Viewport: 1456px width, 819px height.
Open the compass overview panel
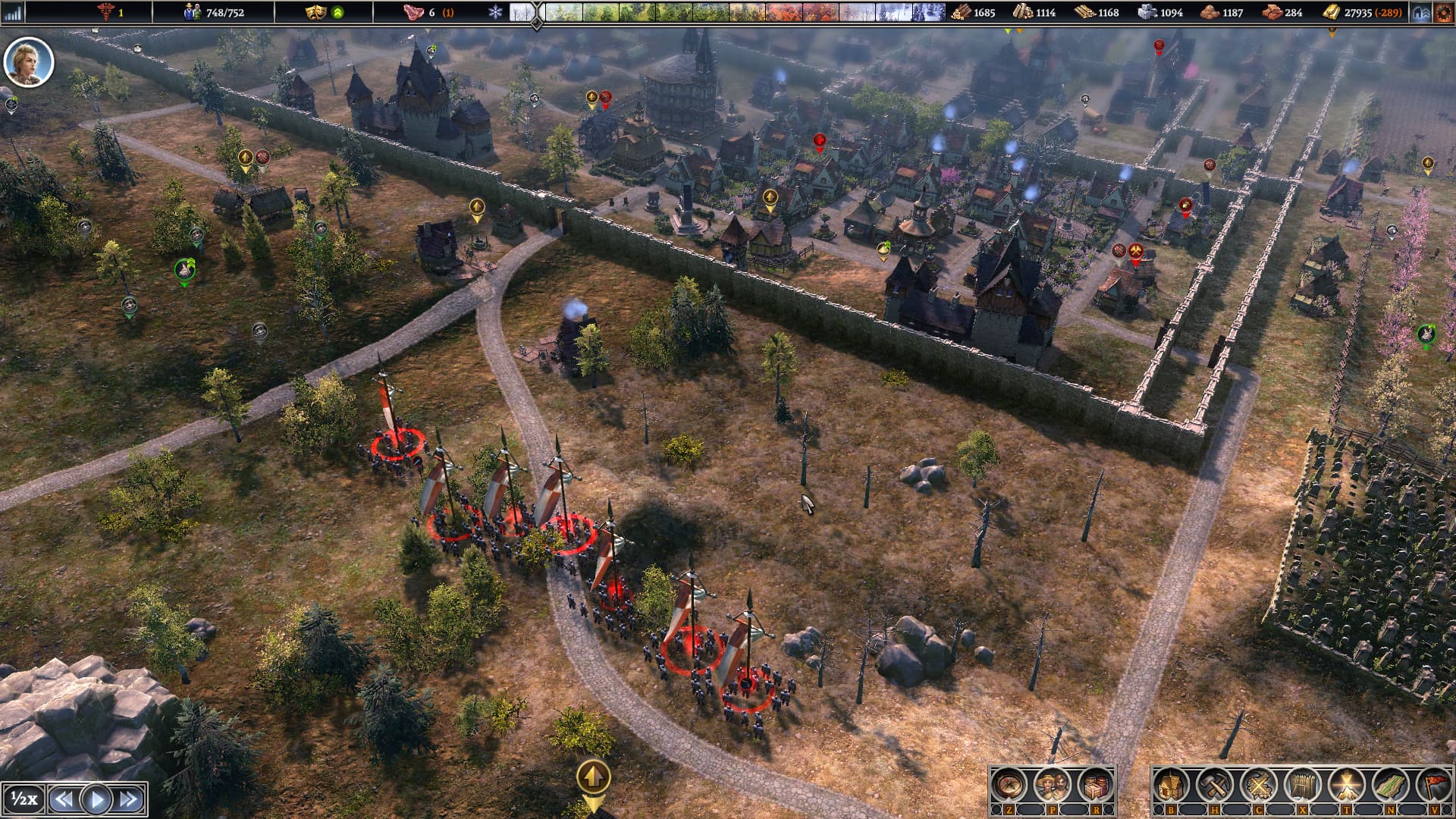tap(1009, 786)
